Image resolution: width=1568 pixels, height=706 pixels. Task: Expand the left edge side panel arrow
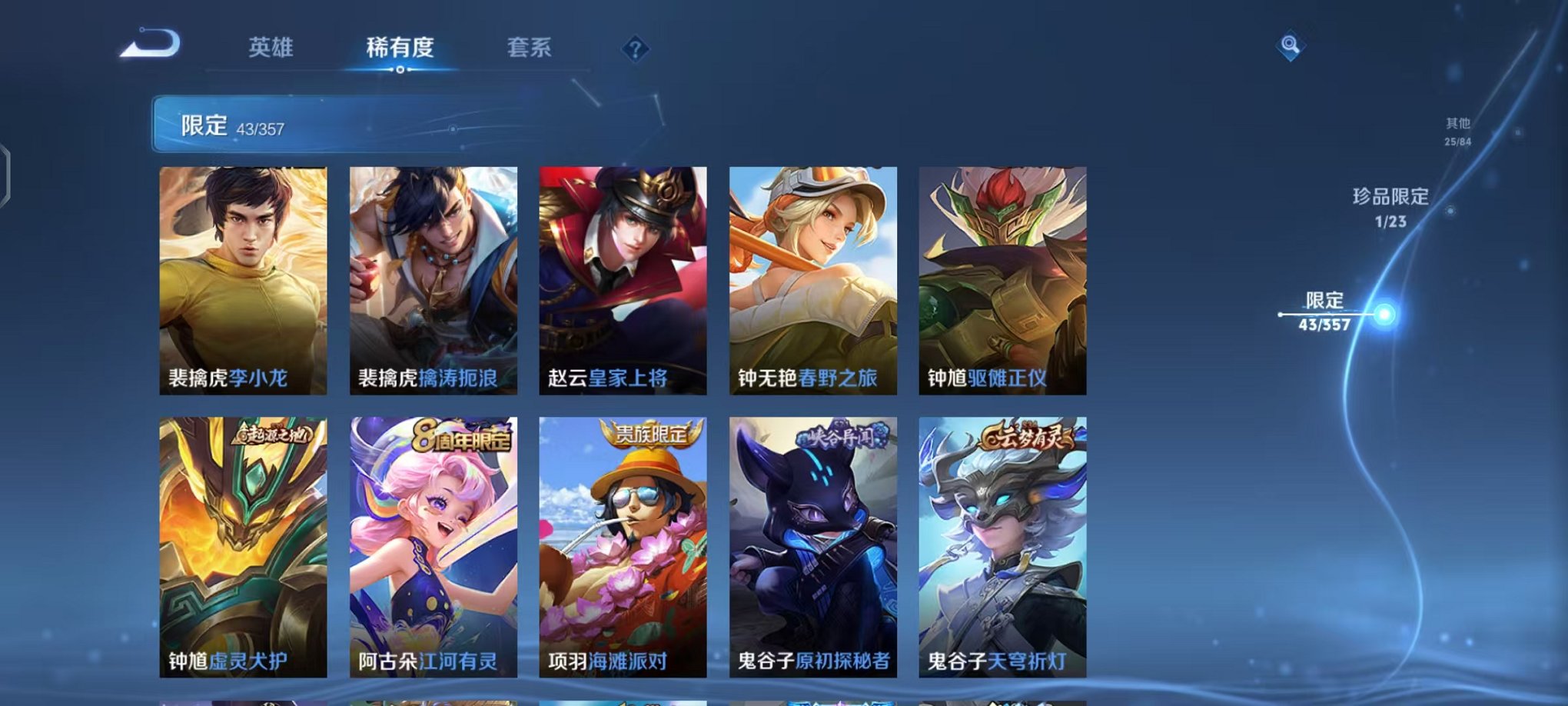[x=8, y=173]
